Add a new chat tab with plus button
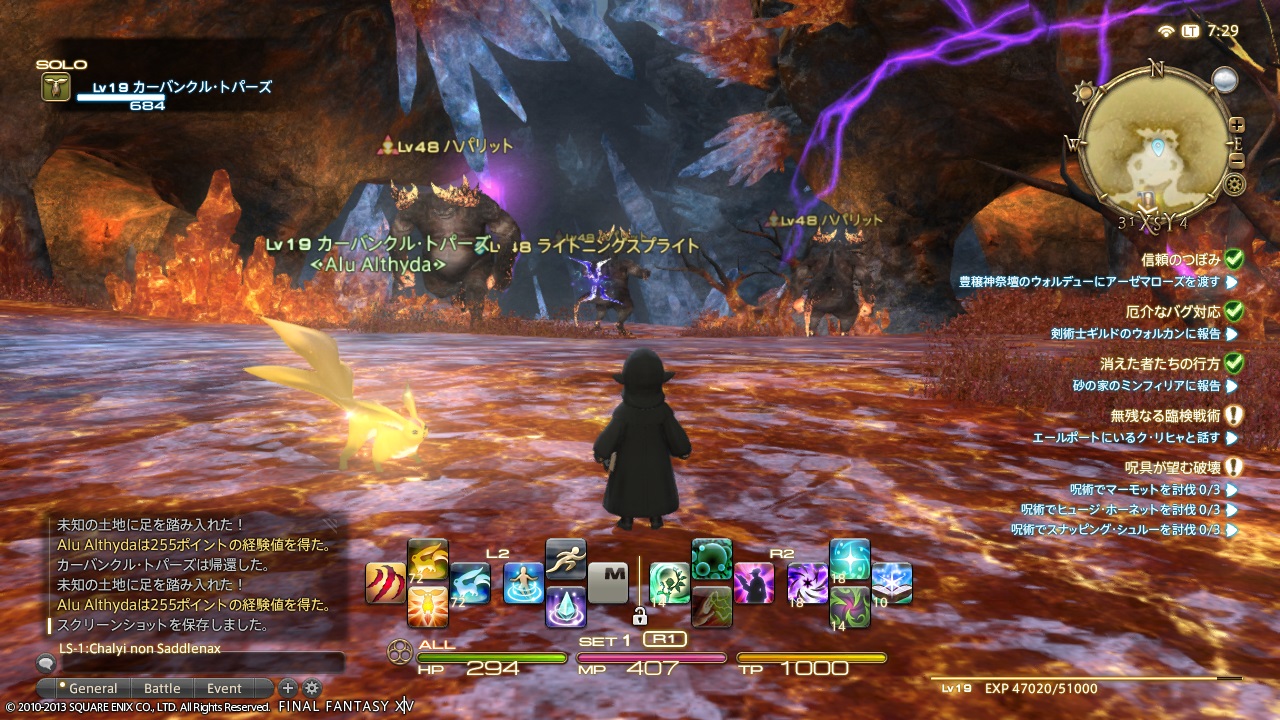The width and height of the screenshot is (1280, 720). click(288, 688)
